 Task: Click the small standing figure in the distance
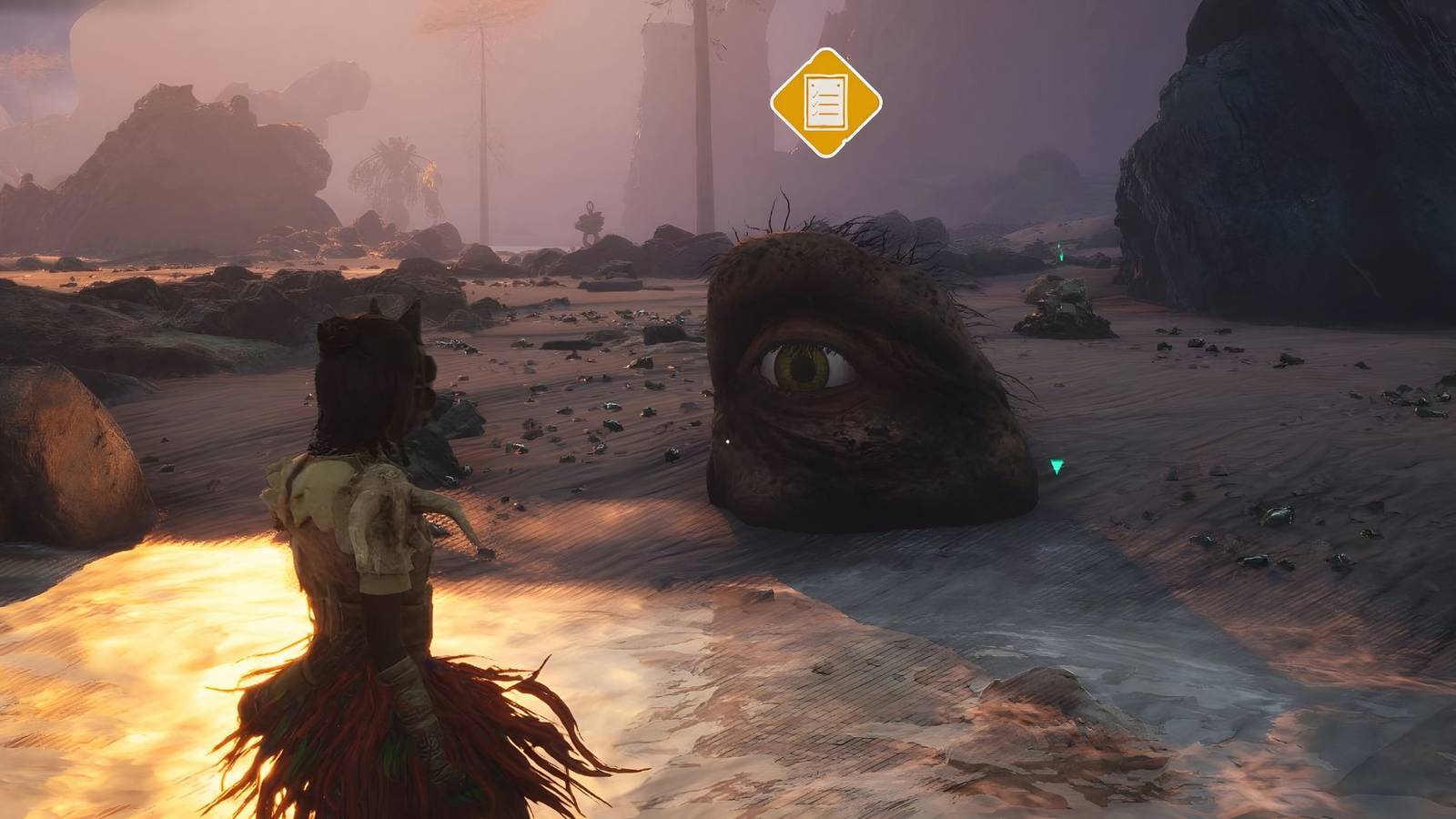[590, 223]
